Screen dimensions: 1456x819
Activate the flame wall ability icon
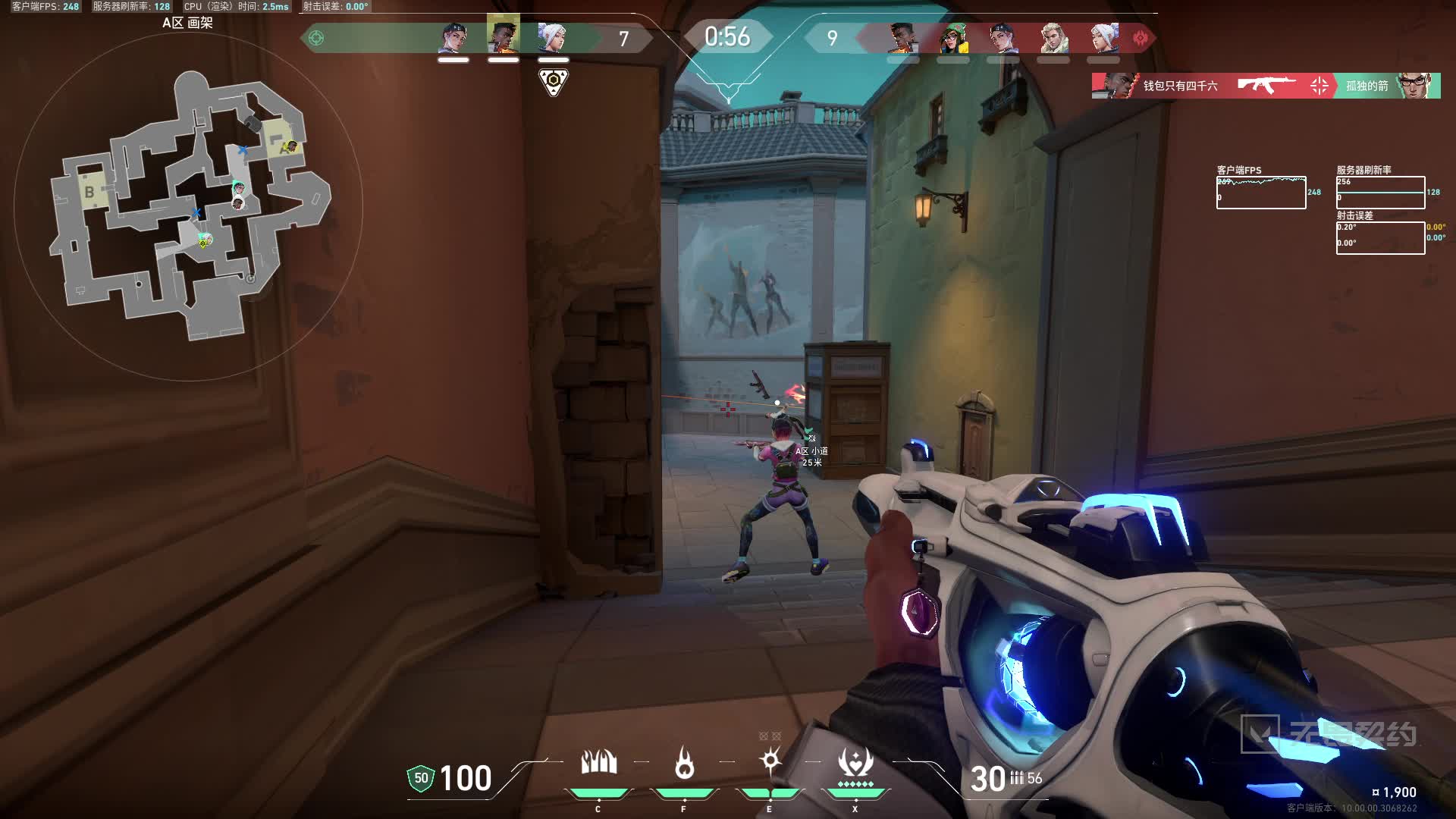(598, 763)
